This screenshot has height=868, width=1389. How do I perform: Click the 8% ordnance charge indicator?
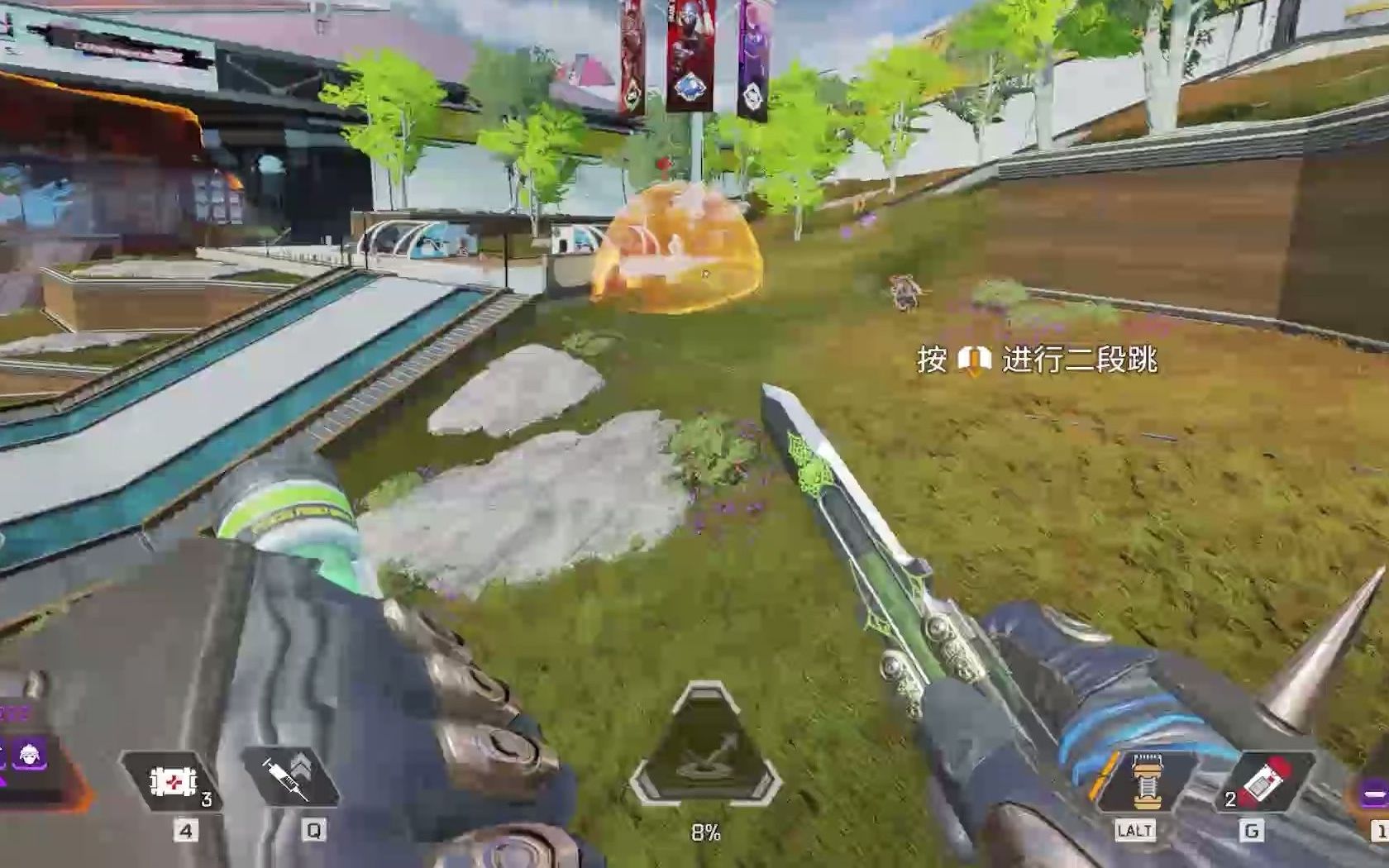point(707,832)
